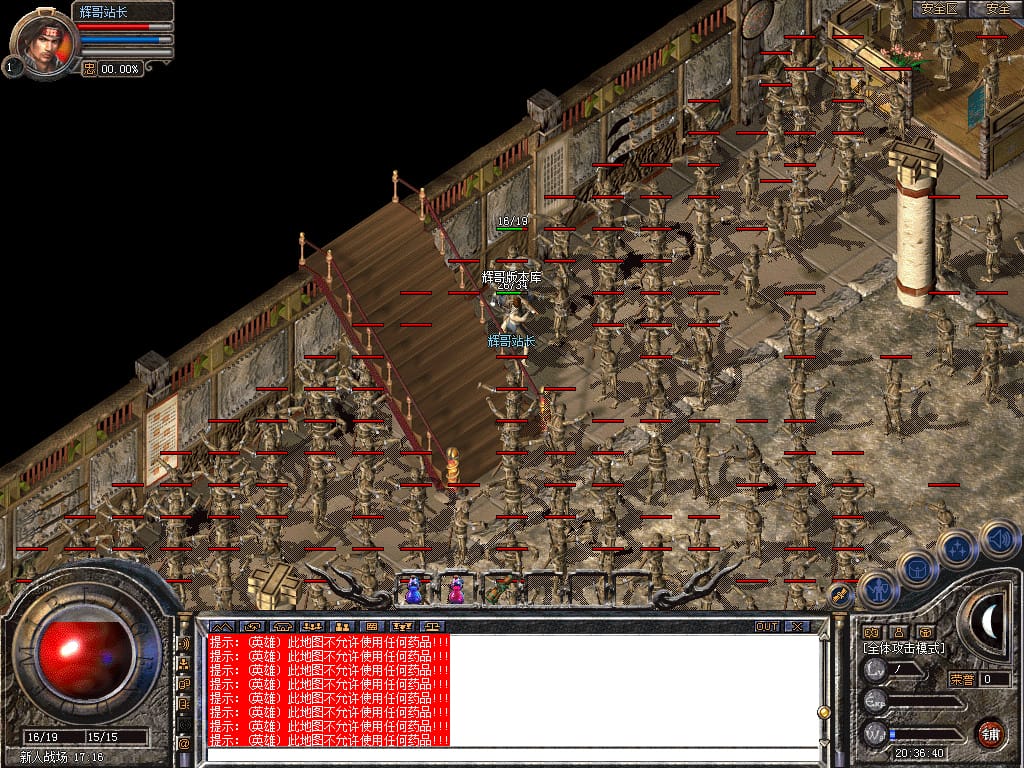Toggle sound with the speaker button
The image size is (1024, 768).
(998, 540)
